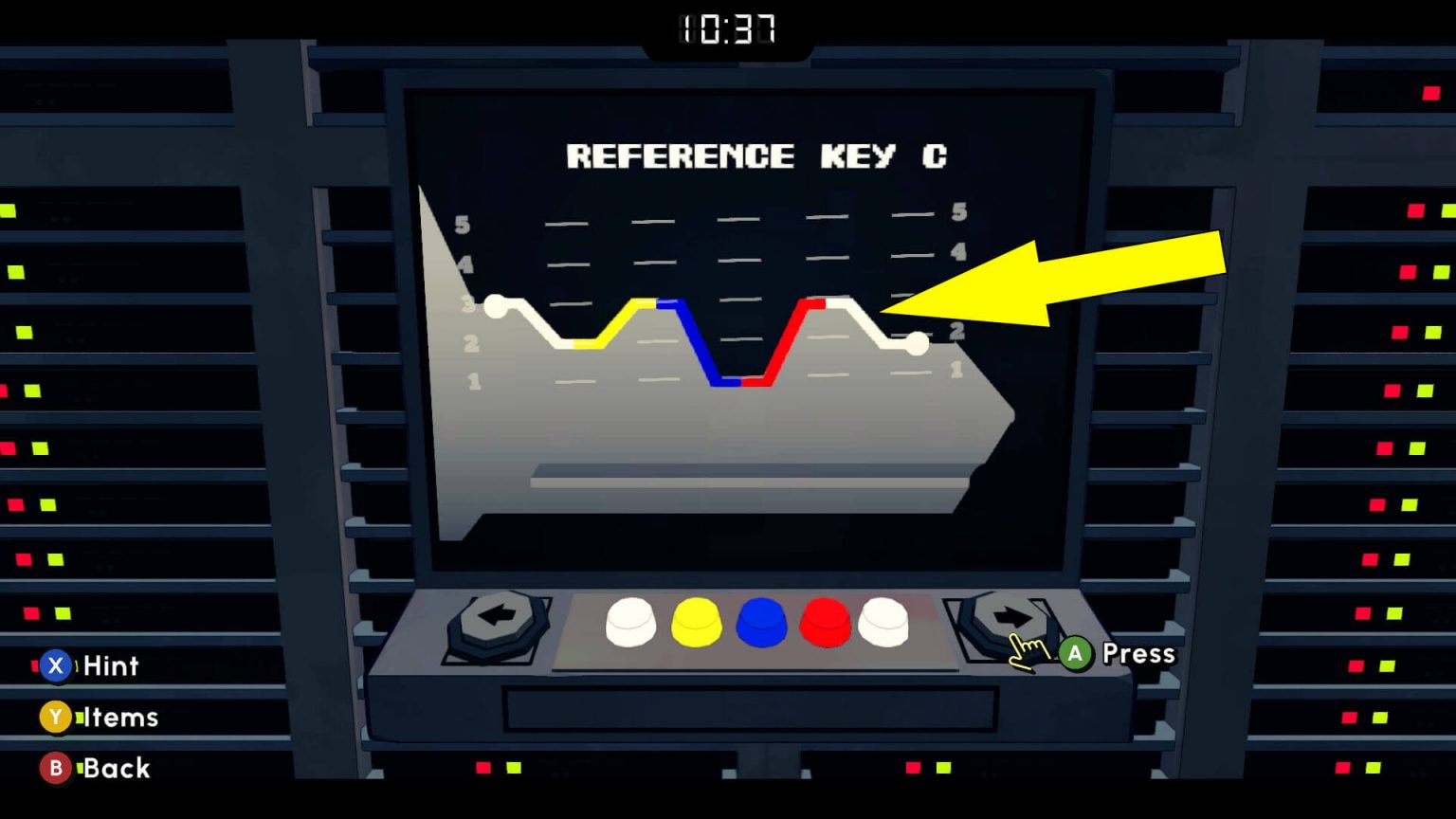The width and height of the screenshot is (1456, 819).
Task: Click the number 2 label on the right axis
Action: [x=955, y=331]
